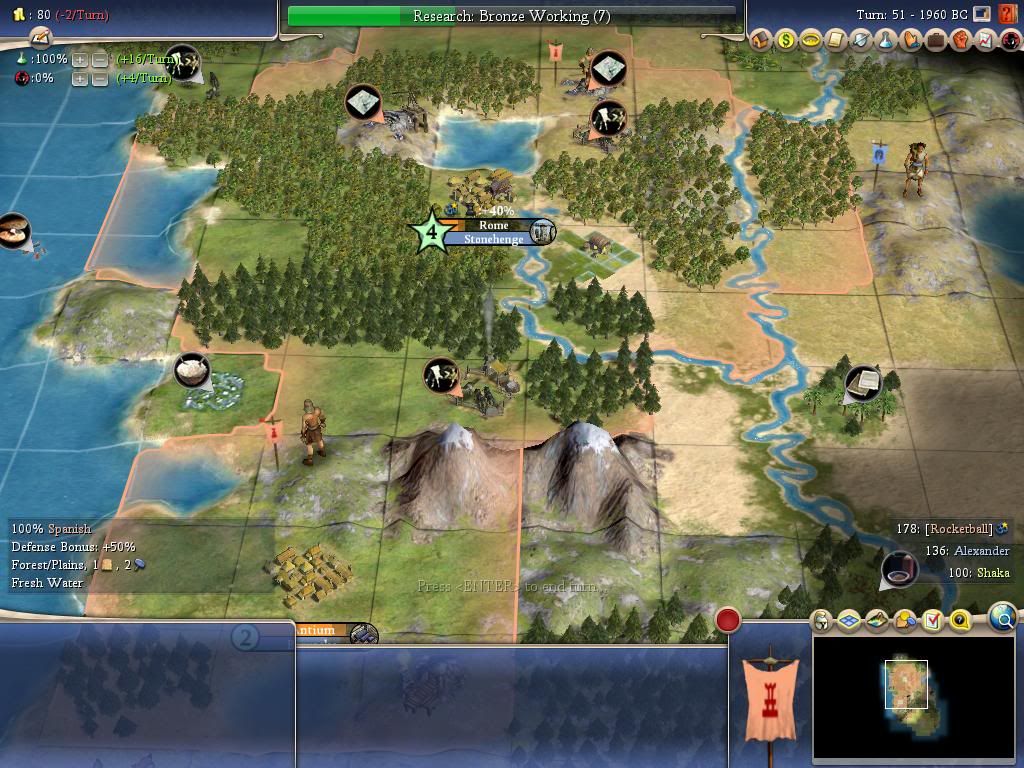Open the Religion Advisor praying hands icon

pyautogui.click(x=911, y=40)
